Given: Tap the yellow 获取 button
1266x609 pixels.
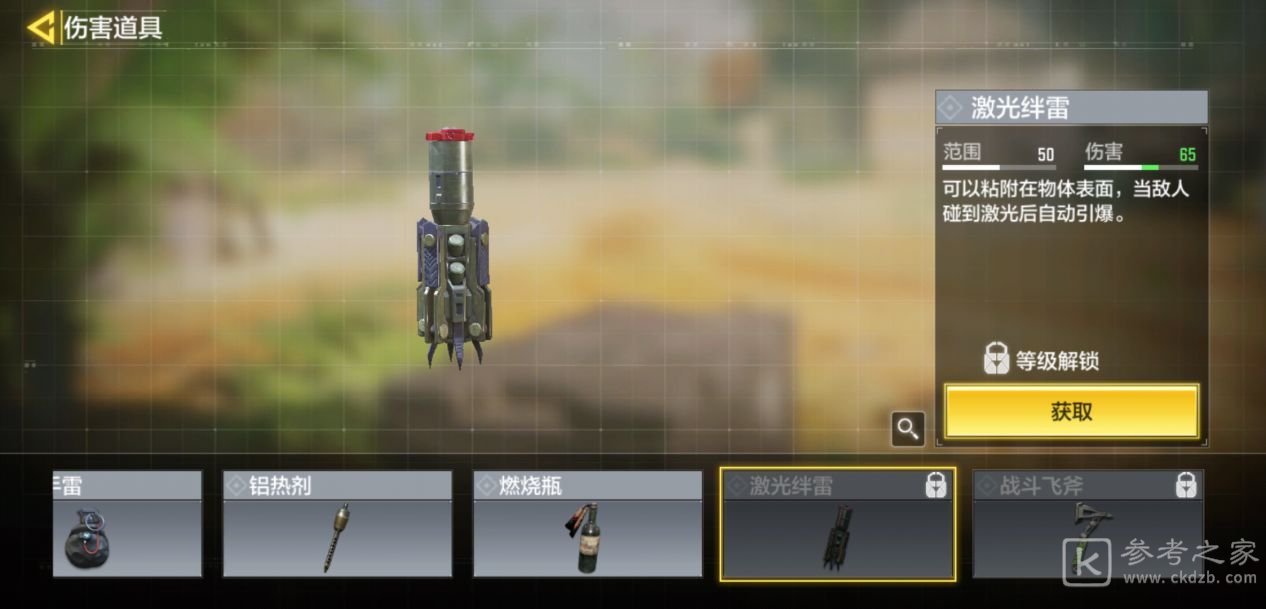Looking at the screenshot, I should [x=1071, y=411].
